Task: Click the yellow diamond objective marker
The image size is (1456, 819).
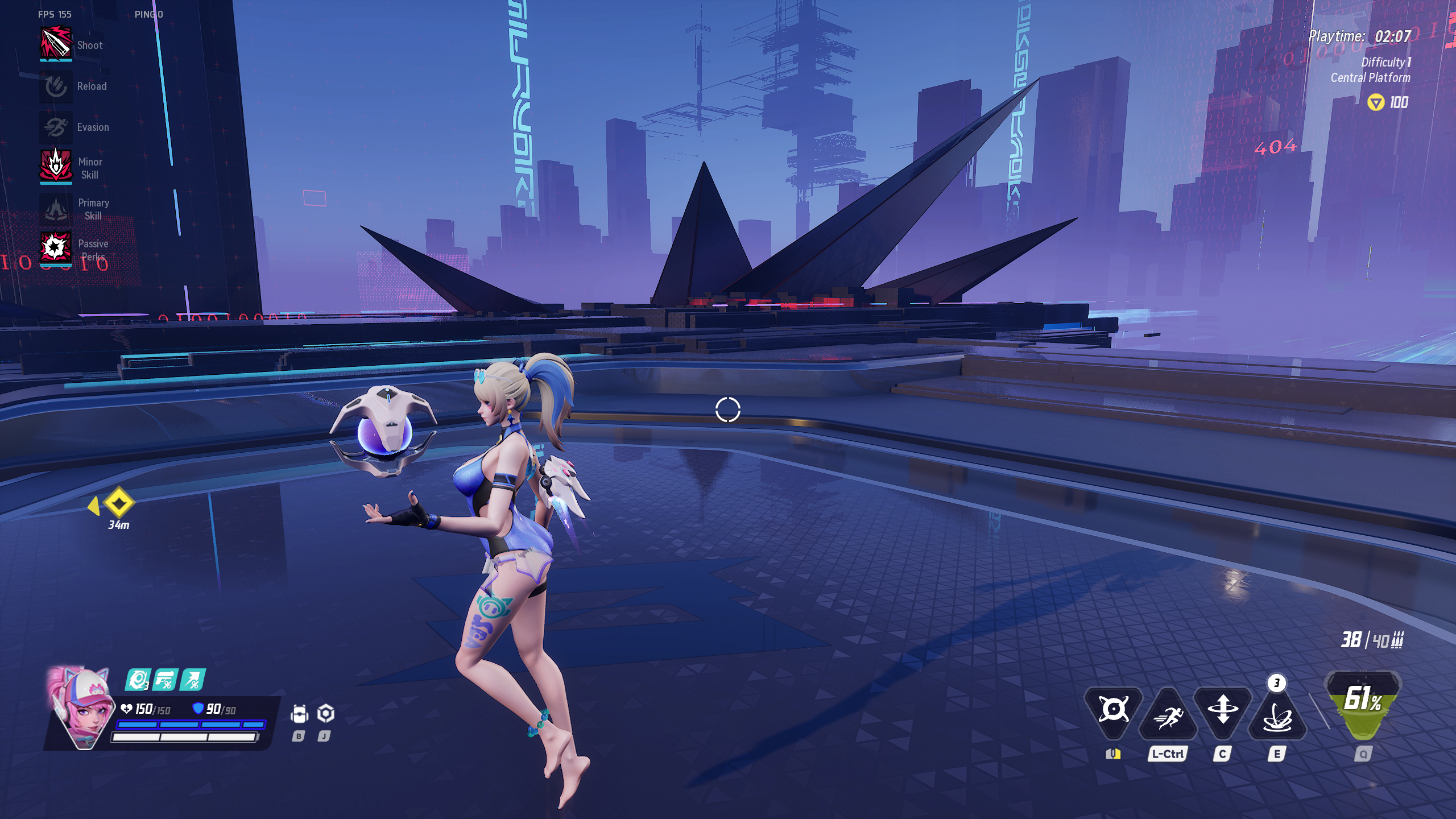Action: point(118,503)
